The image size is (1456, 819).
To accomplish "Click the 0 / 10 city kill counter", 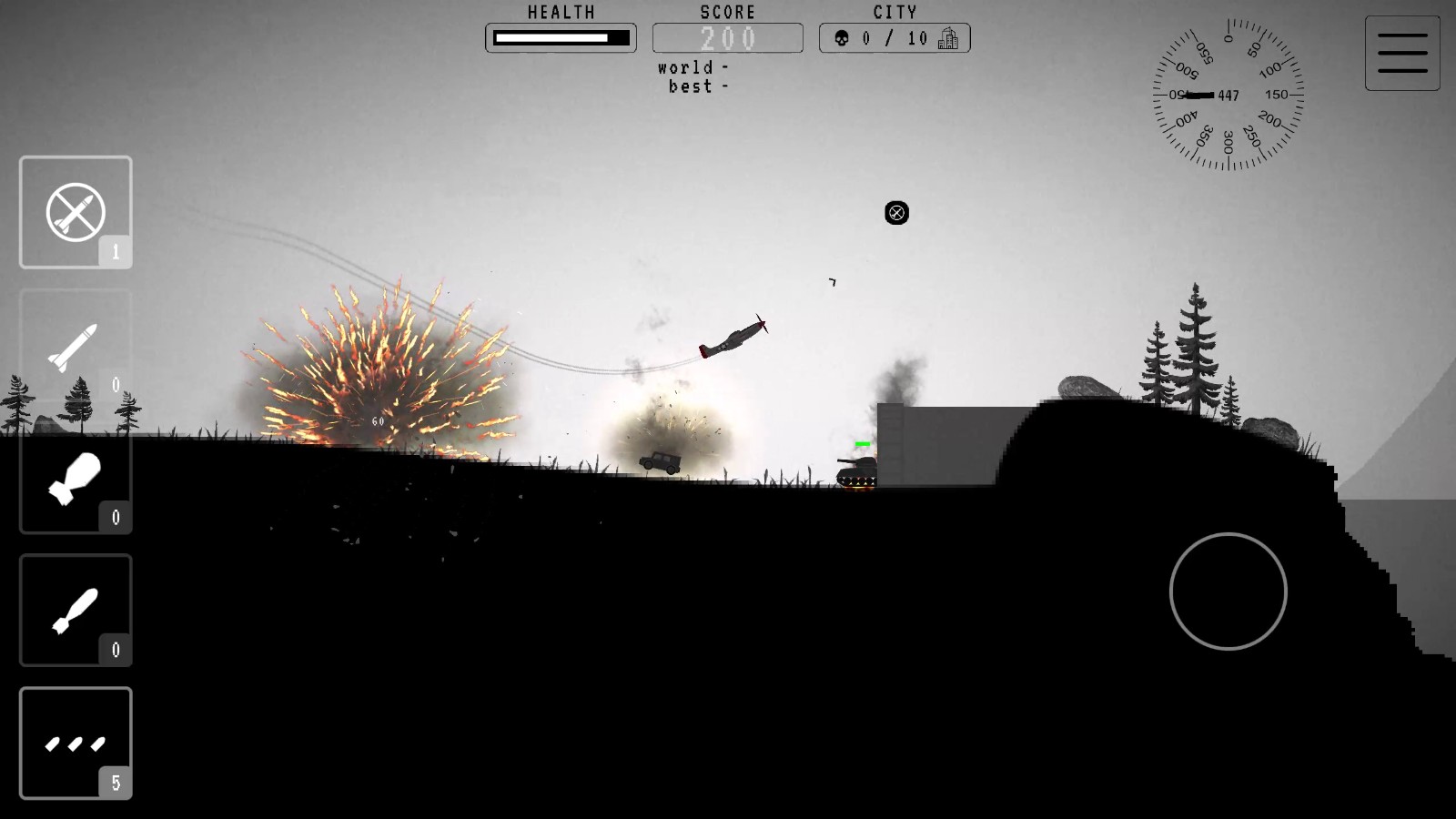I will click(896, 38).
